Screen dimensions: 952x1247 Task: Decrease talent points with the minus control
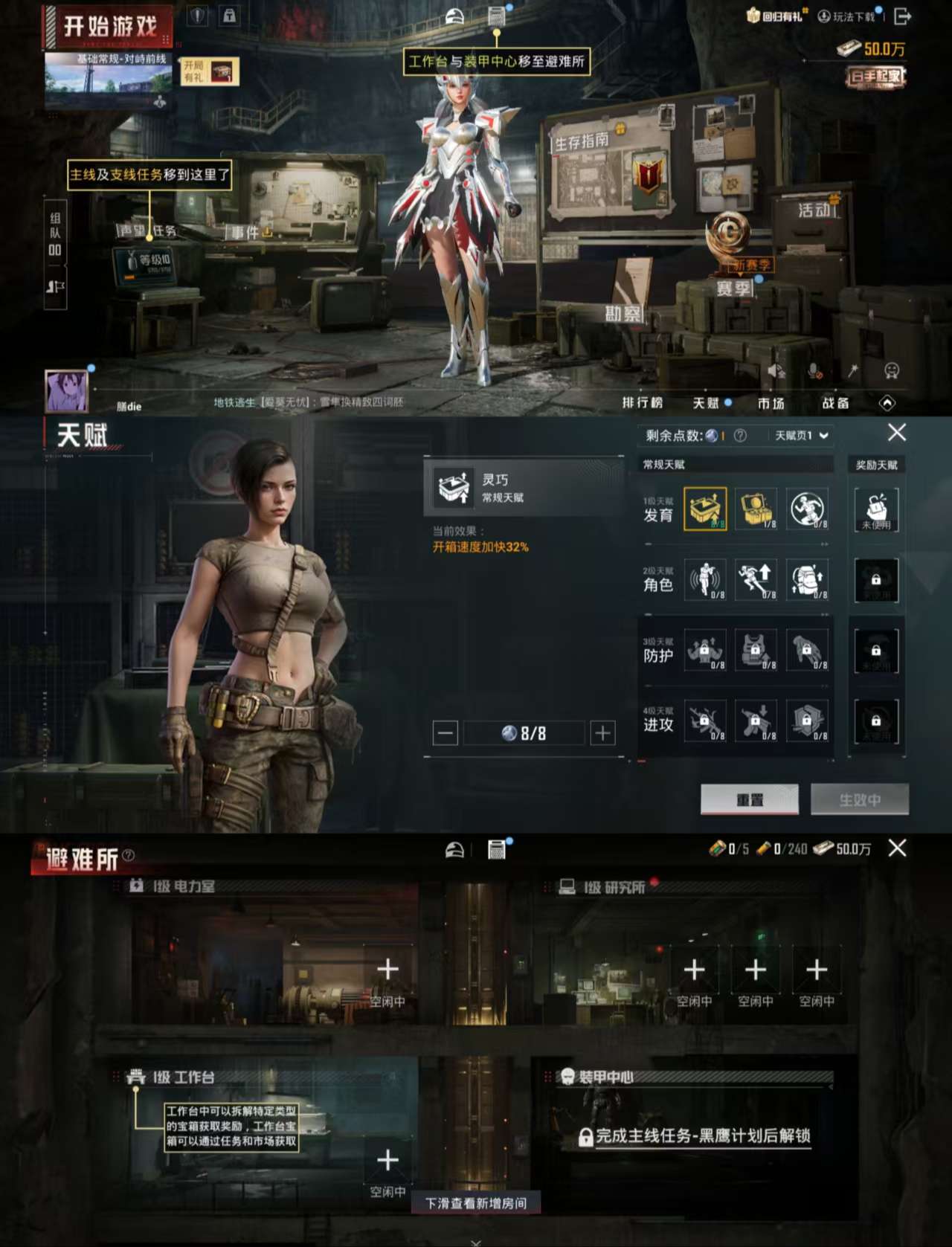pos(446,732)
